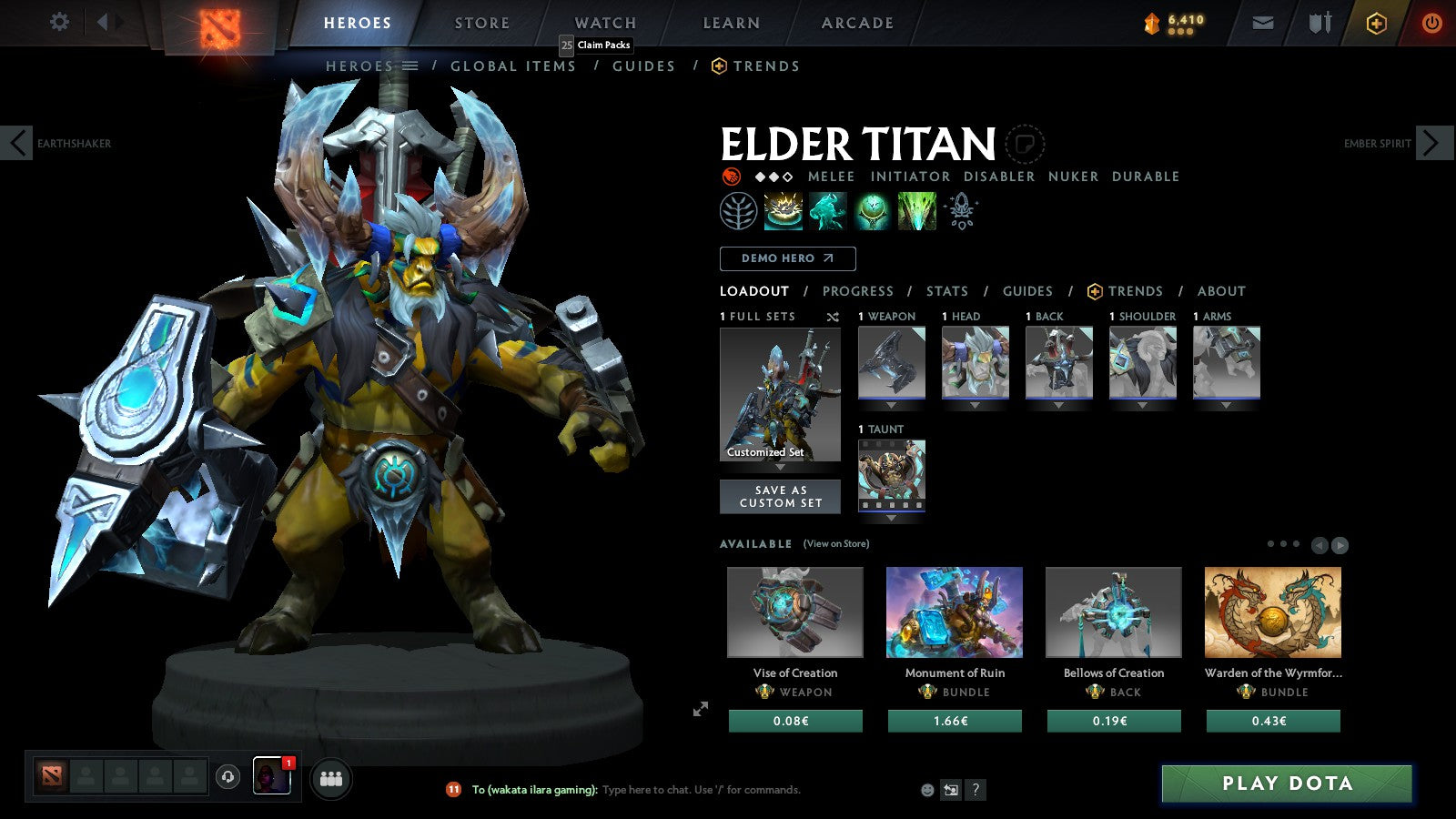The height and width of the screenshot is (819, 1456).
Task: Open the Talent Tree icon for Elder Titan
Action: [x=740, y=211]
